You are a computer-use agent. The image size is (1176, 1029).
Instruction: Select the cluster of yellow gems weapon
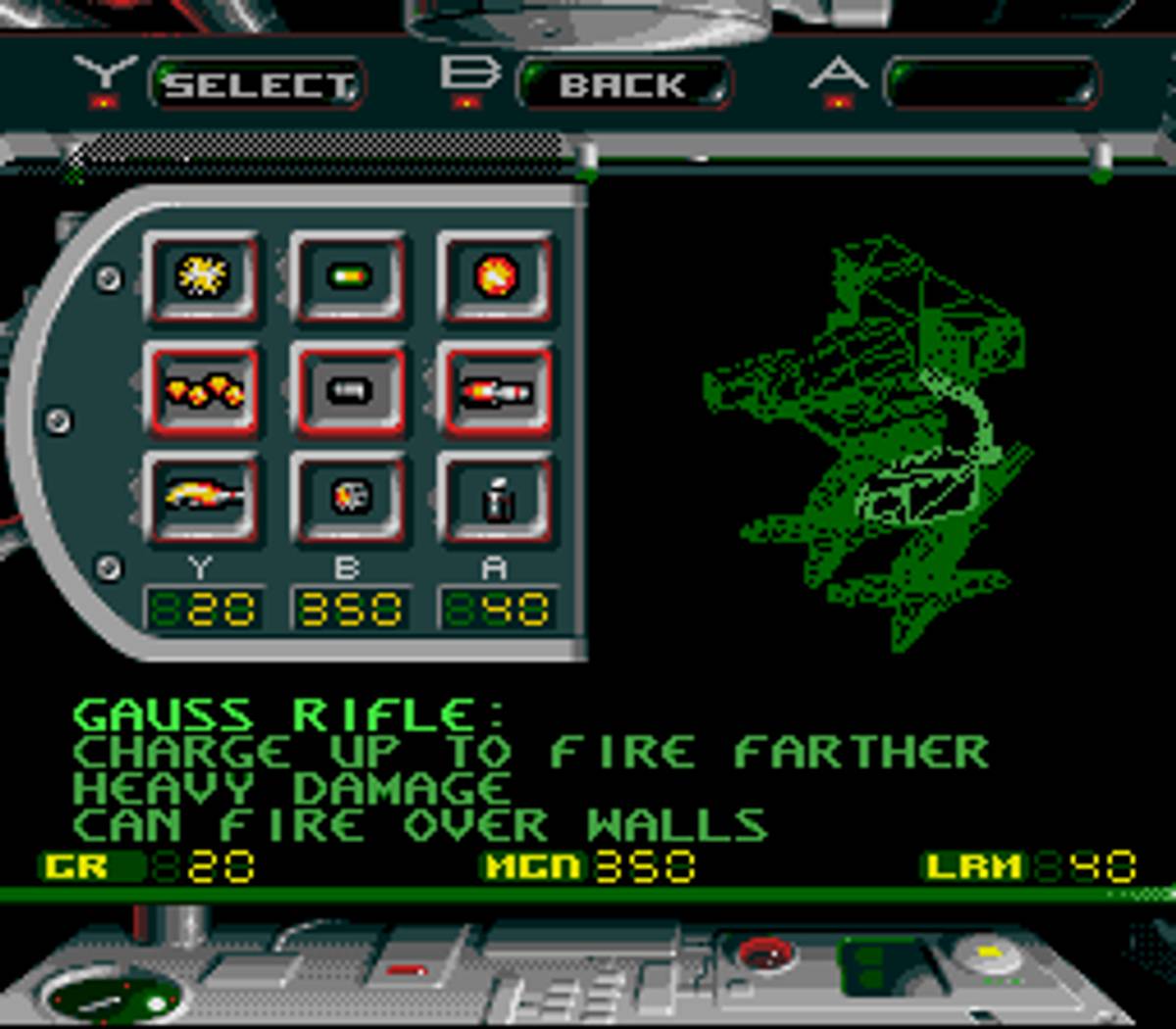(x=203, y=390)
